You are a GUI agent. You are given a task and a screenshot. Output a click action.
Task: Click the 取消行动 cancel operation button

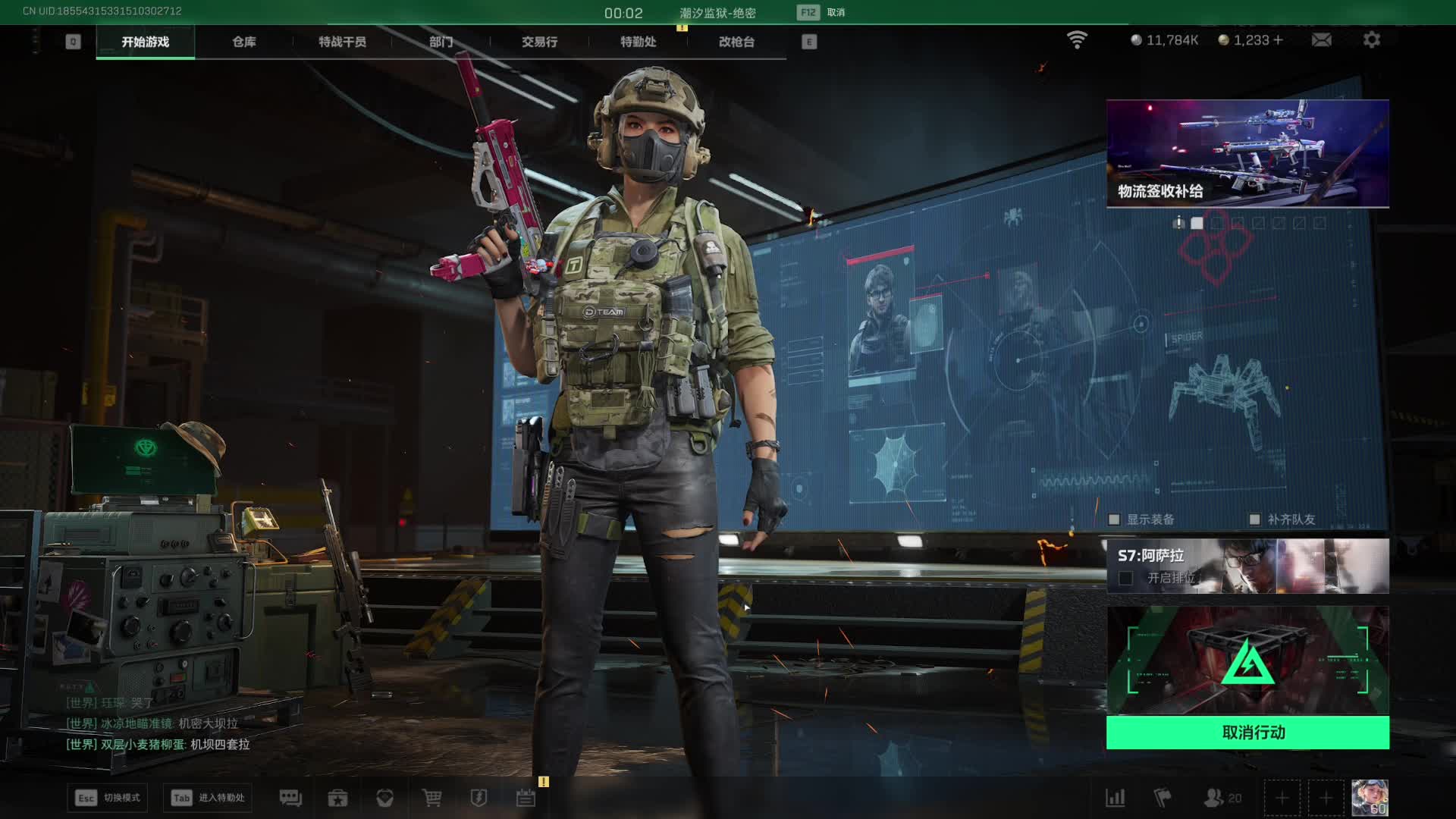point(1247,733)
